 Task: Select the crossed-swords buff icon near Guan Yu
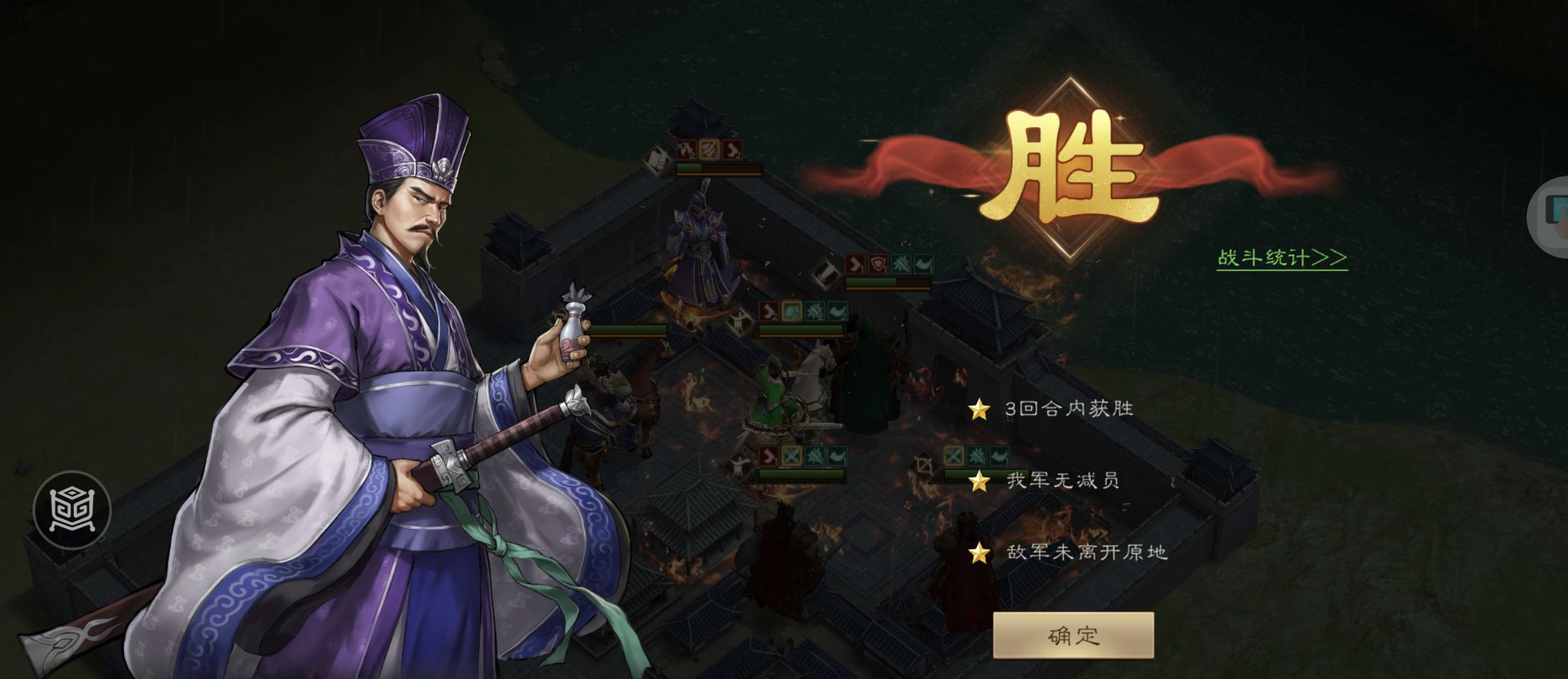point(791,455)
